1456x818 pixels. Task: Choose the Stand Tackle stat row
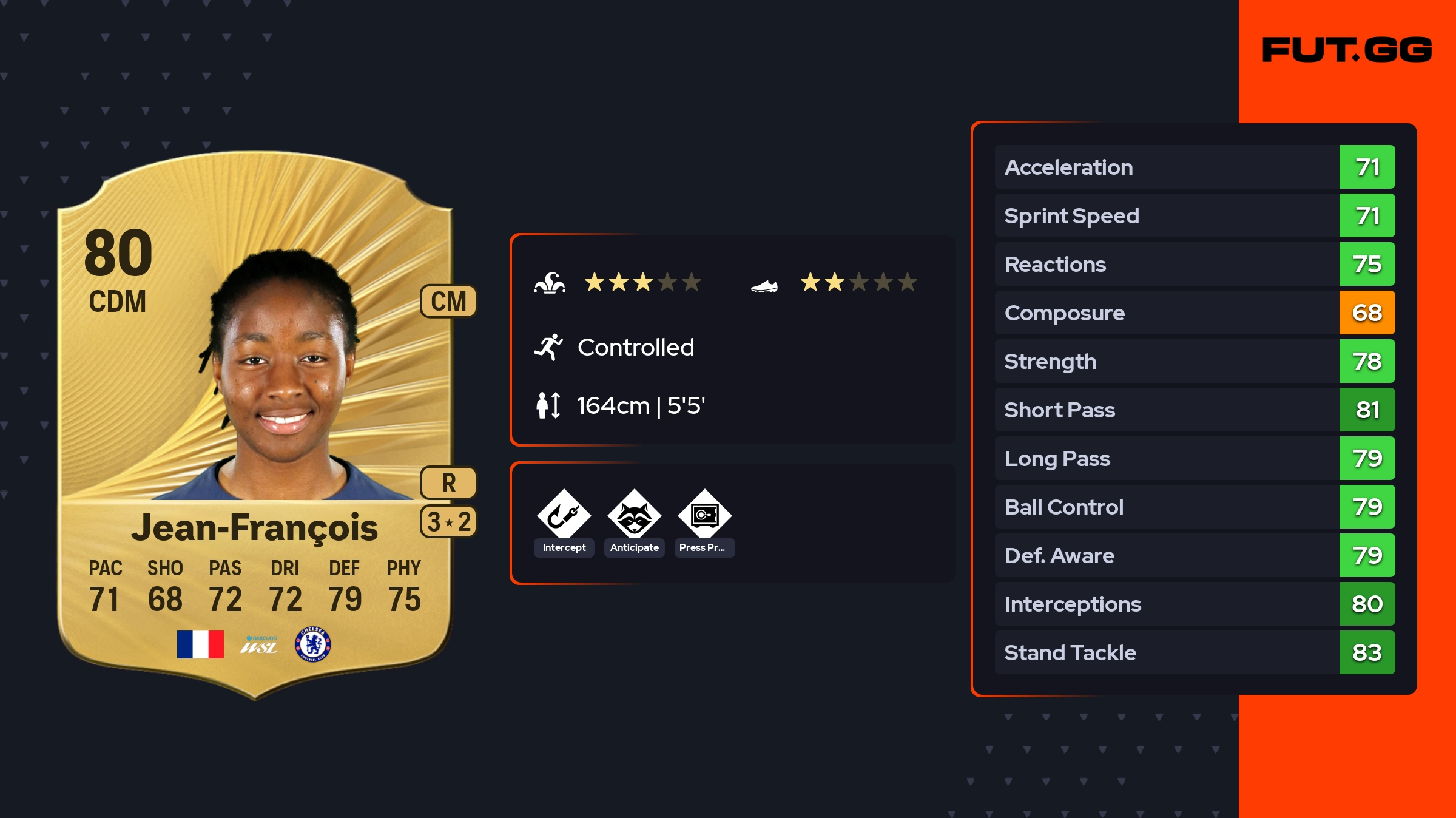1194,652
